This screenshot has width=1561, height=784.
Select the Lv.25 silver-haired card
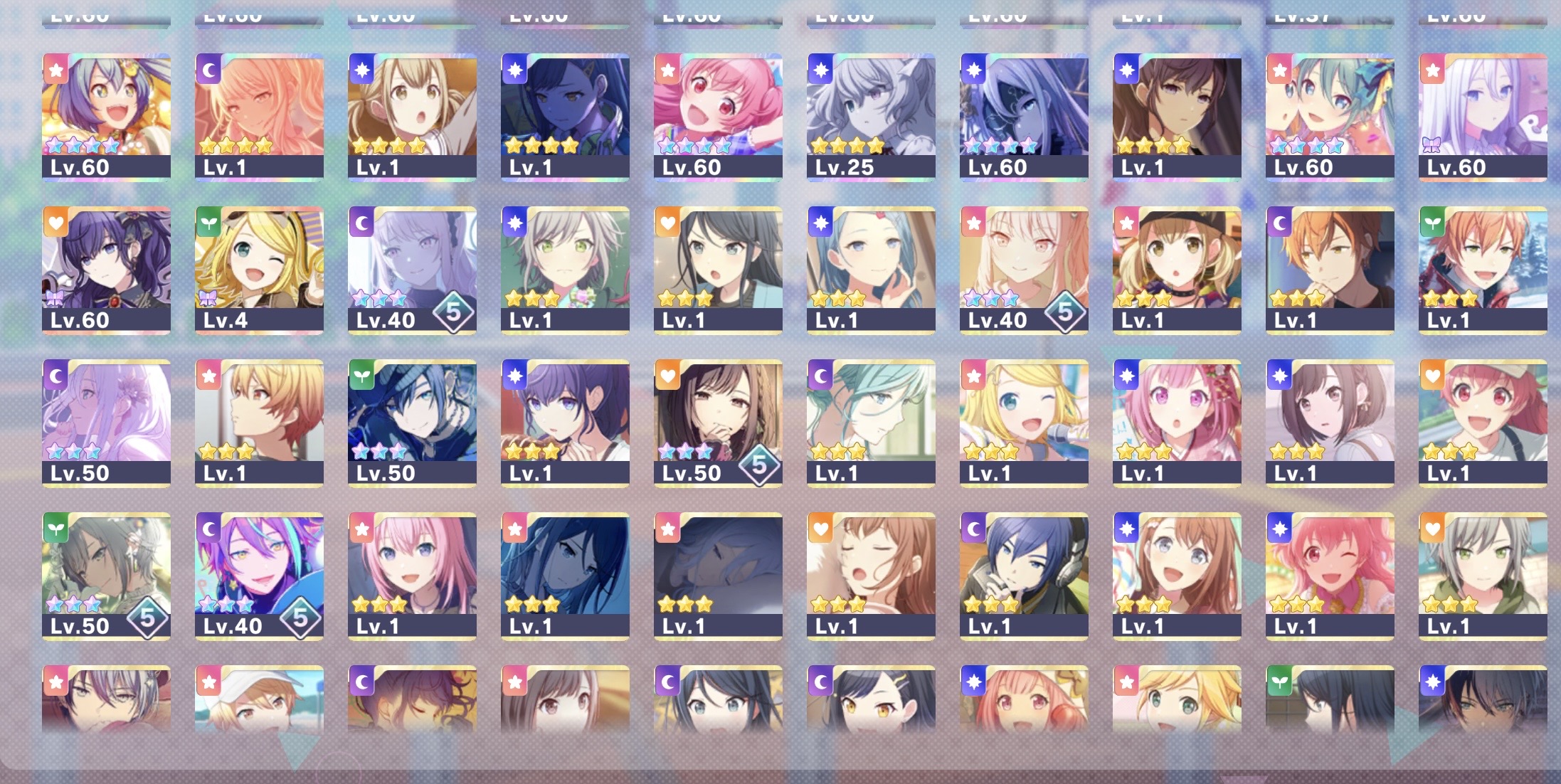coord(871,117)
